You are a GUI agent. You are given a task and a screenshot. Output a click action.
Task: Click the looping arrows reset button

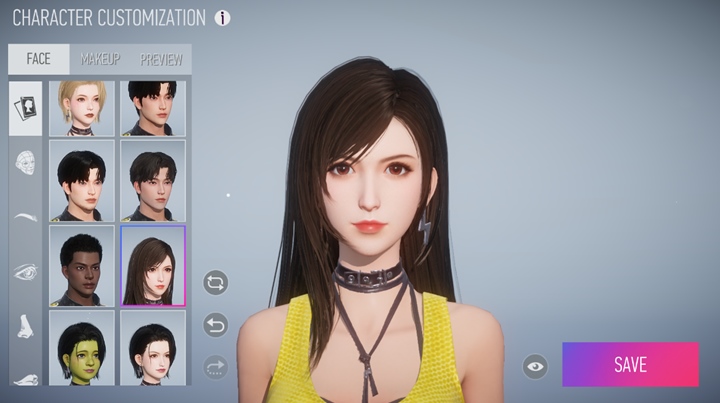pos(215,283)
